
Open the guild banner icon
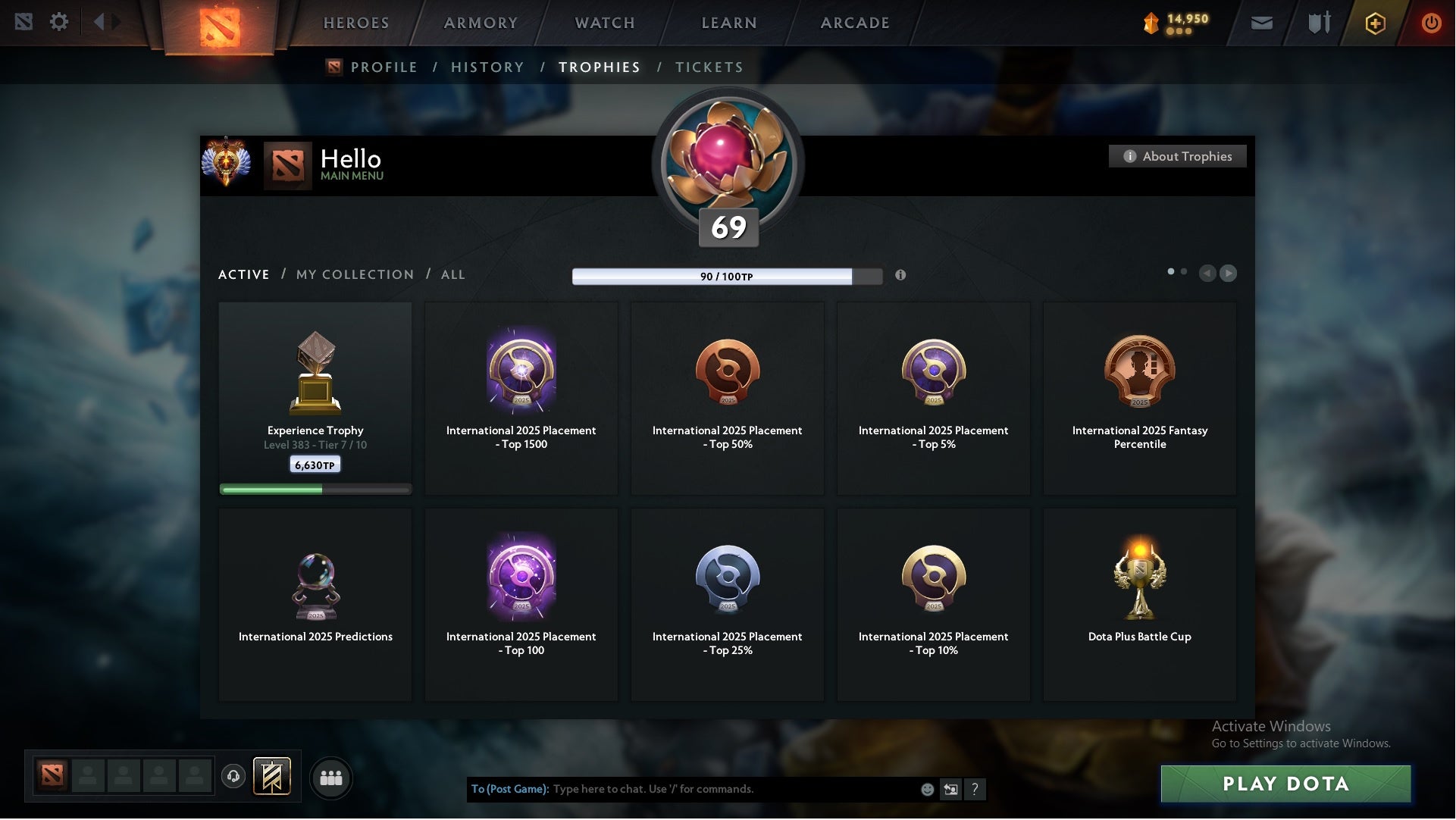tap(273, 777)
